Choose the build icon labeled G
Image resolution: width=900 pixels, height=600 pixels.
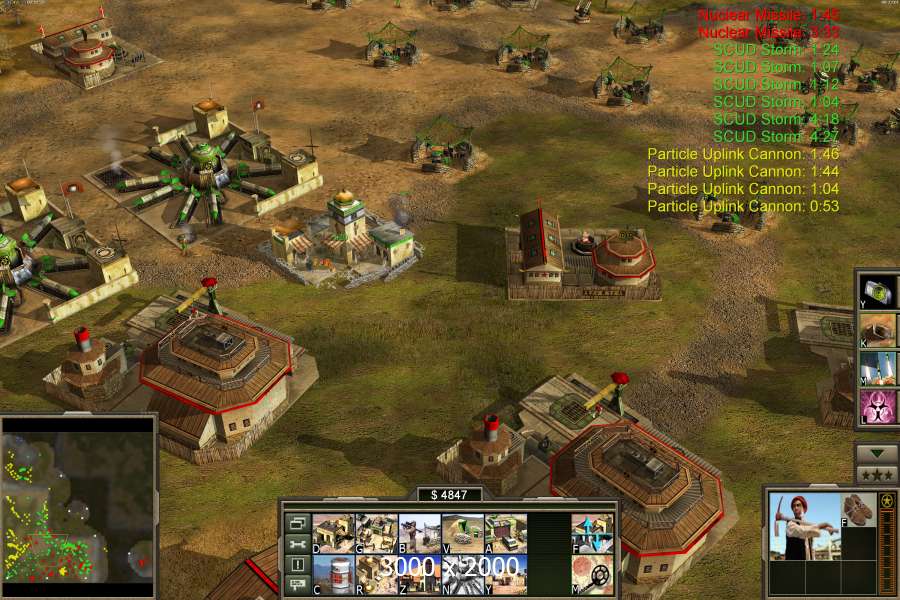(x=377, y=534)
